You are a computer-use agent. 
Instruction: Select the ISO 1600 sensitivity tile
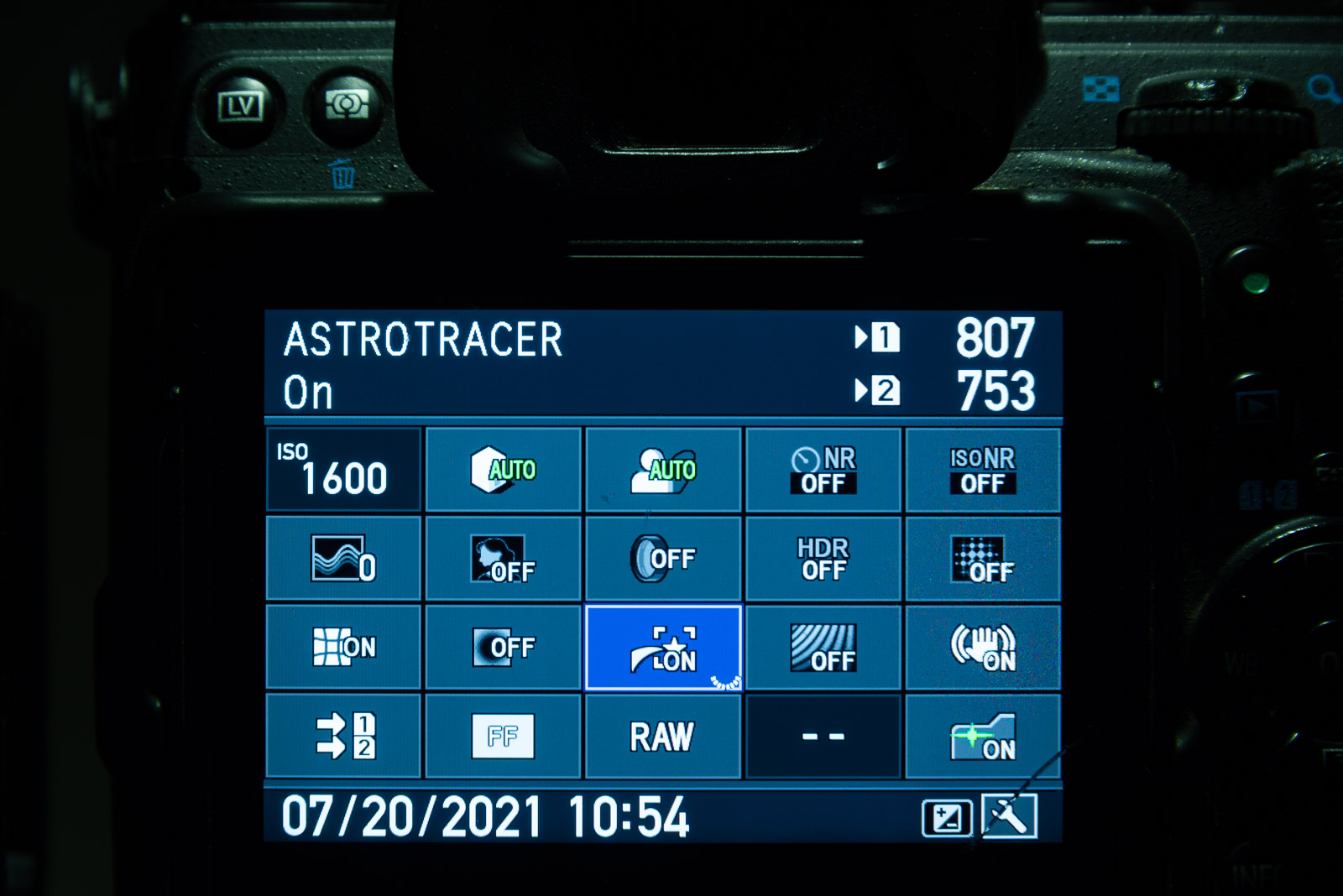coord(343,471)
